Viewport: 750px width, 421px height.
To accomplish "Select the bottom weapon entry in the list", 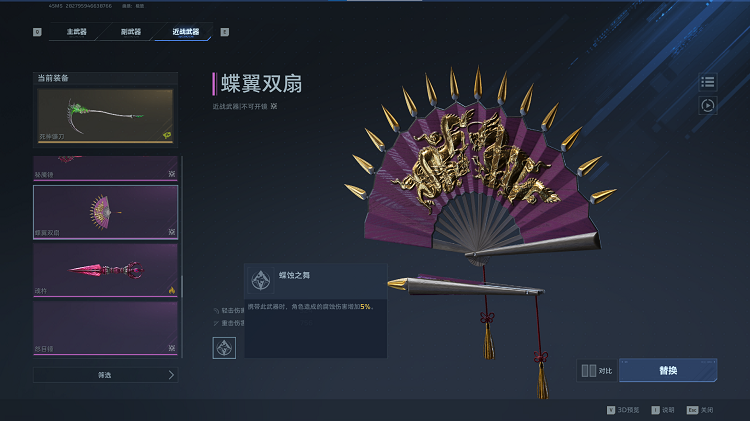I will pos(105,328).
